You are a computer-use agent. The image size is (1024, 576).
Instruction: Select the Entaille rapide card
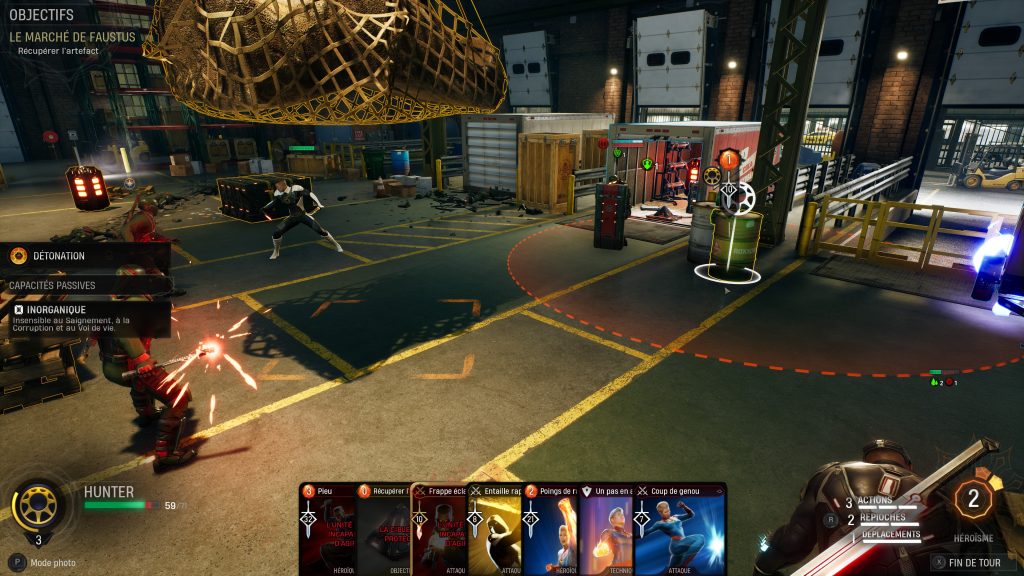click(x=495, y=530)
